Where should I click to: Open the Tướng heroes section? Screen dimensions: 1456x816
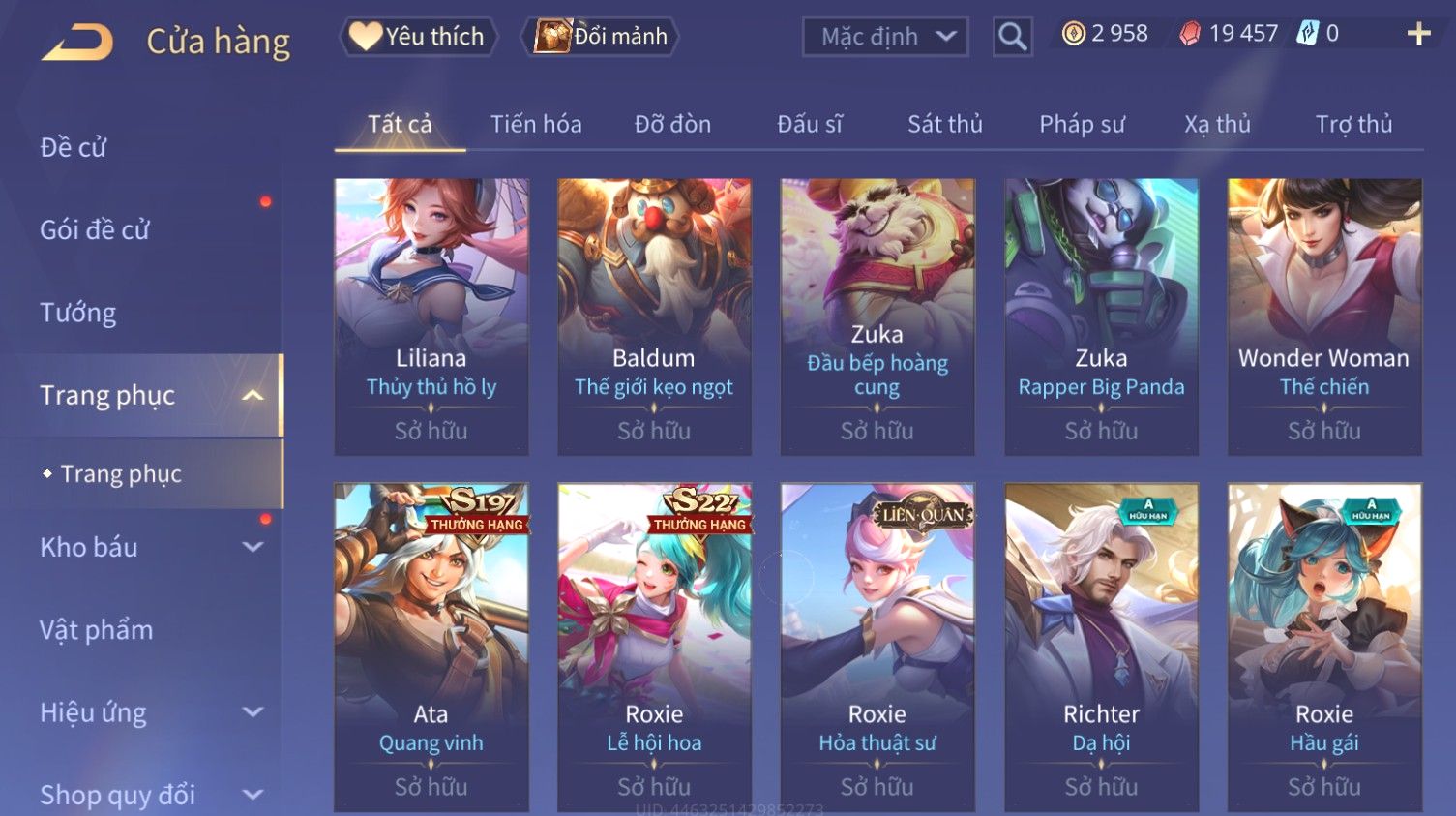click(x=78, y=313)
